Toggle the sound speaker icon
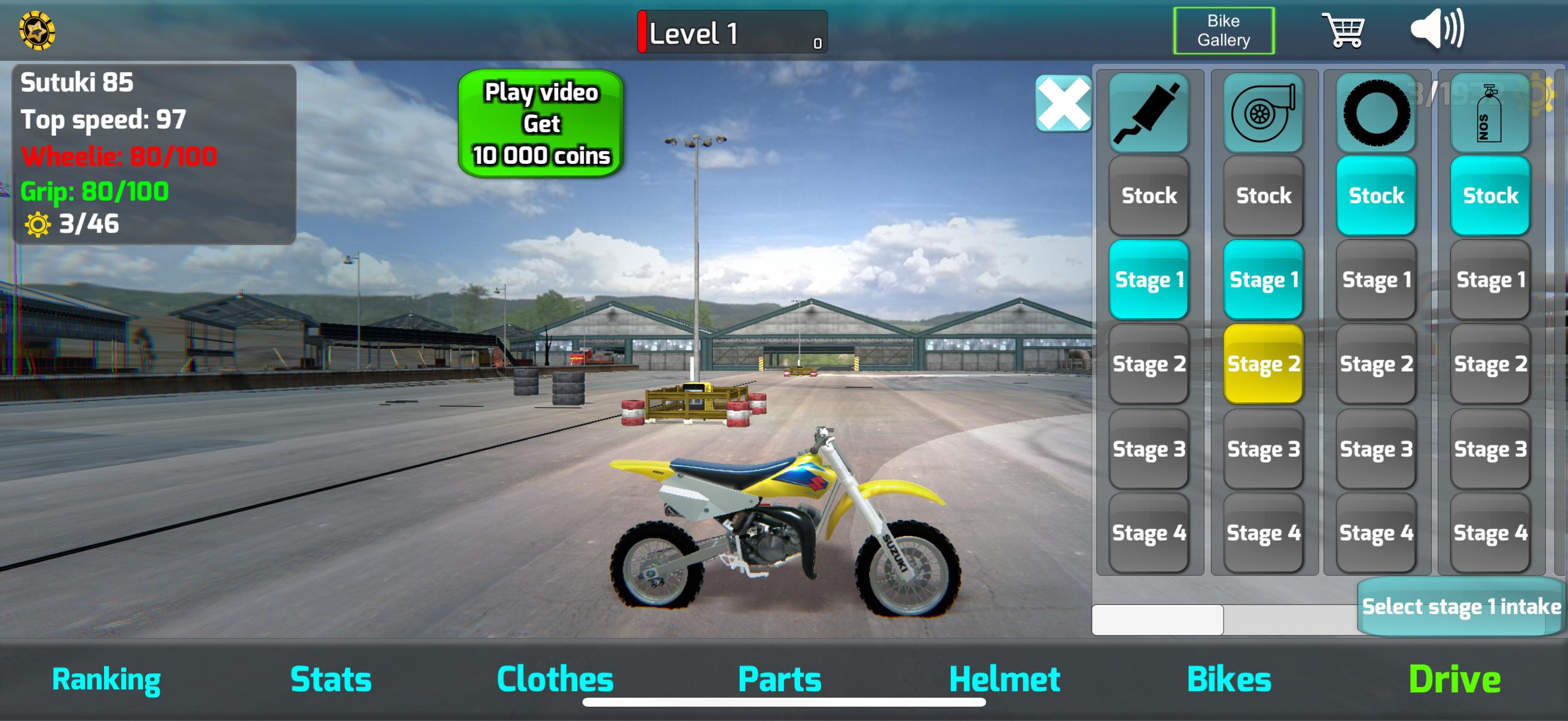Image resolution: width=1568 pixels, height=721 pixels. (1437, 29)
